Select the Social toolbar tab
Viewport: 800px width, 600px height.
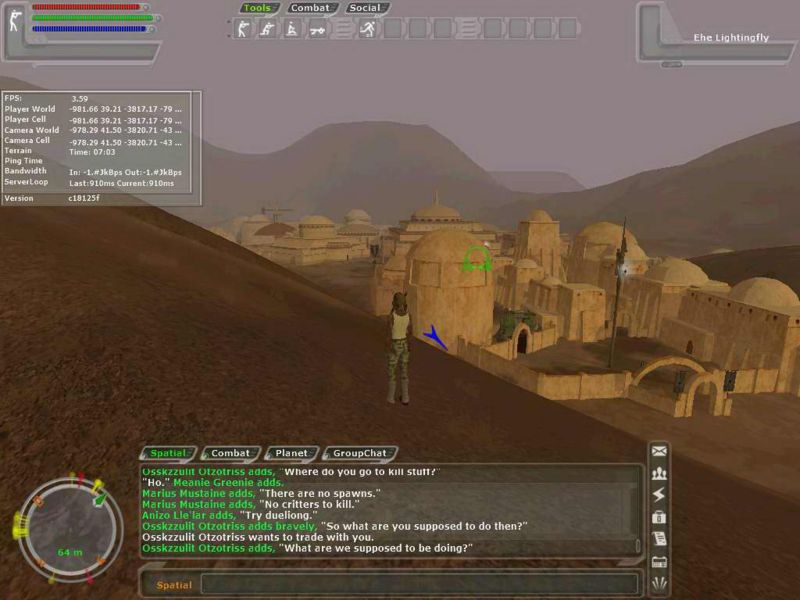(366, 8)
